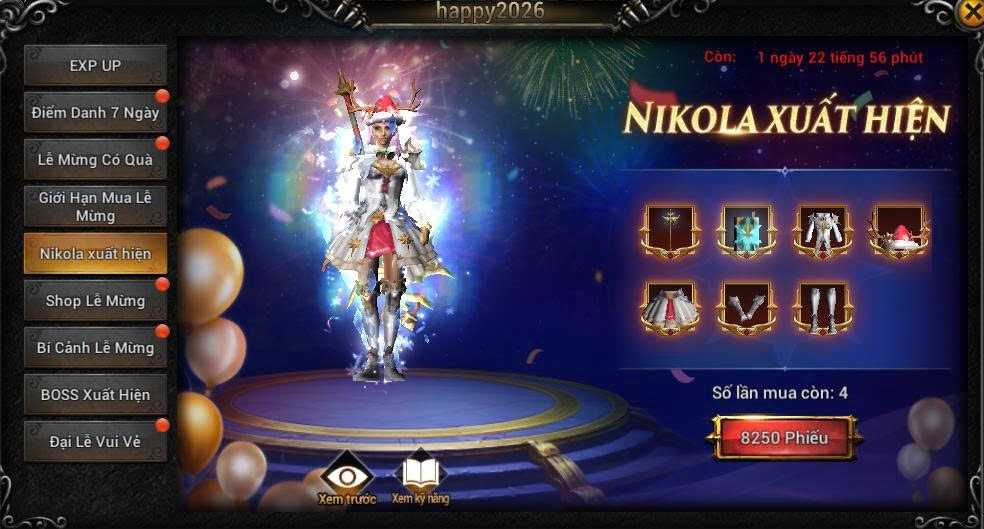Open the Bí Cảnh Lễ Mừng tab
The width and height of the screenshot is (984, 529).
coord(95,348)
